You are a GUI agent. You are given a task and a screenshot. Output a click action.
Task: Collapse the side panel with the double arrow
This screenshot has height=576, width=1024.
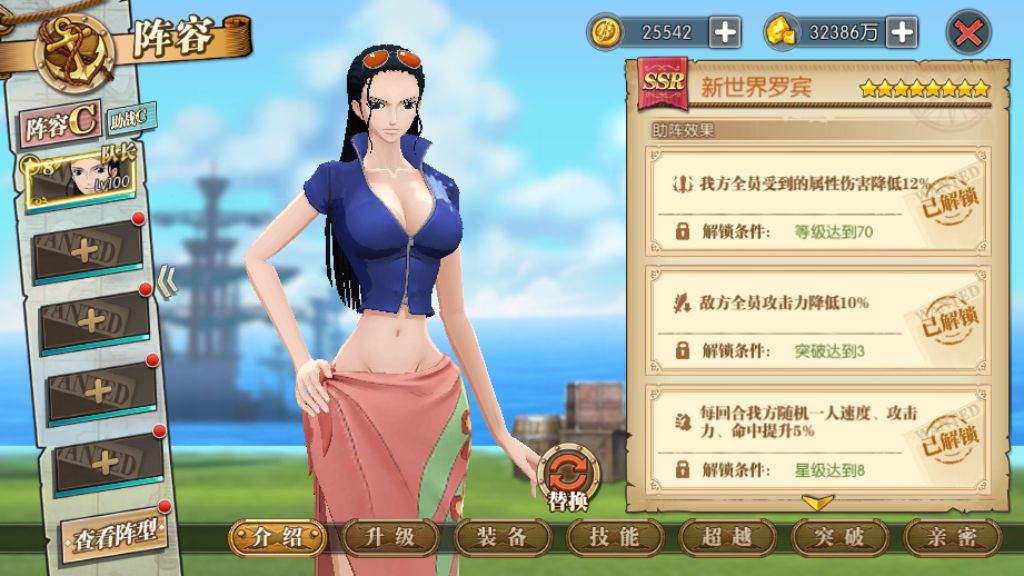point(167,284)
